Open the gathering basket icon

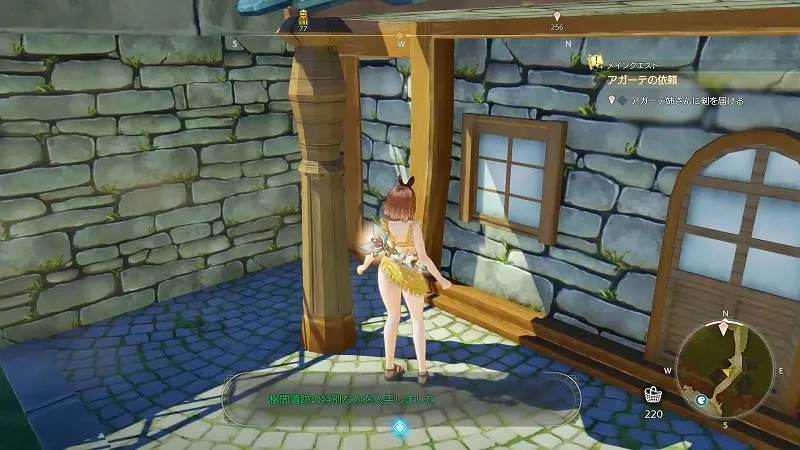coord(653,393)
